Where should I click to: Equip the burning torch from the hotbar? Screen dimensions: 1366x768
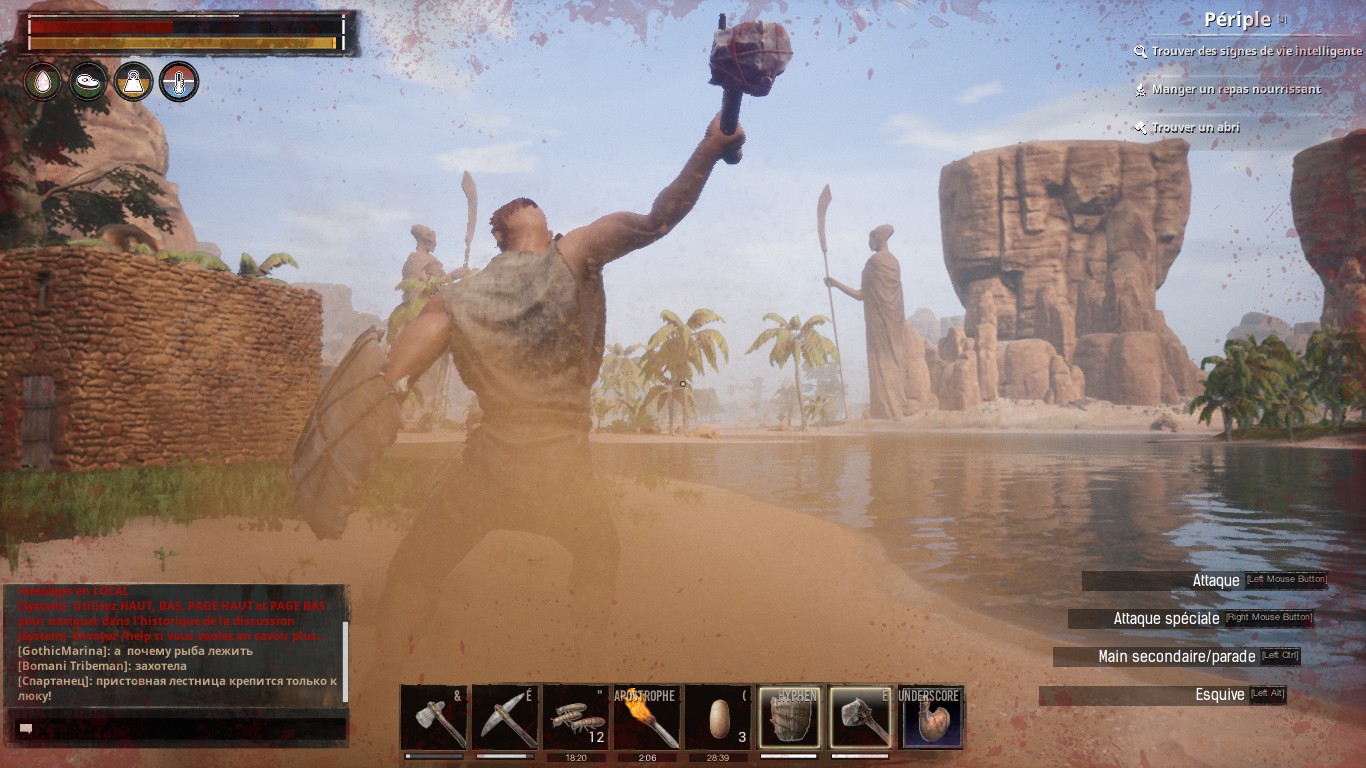coord(647,717)
